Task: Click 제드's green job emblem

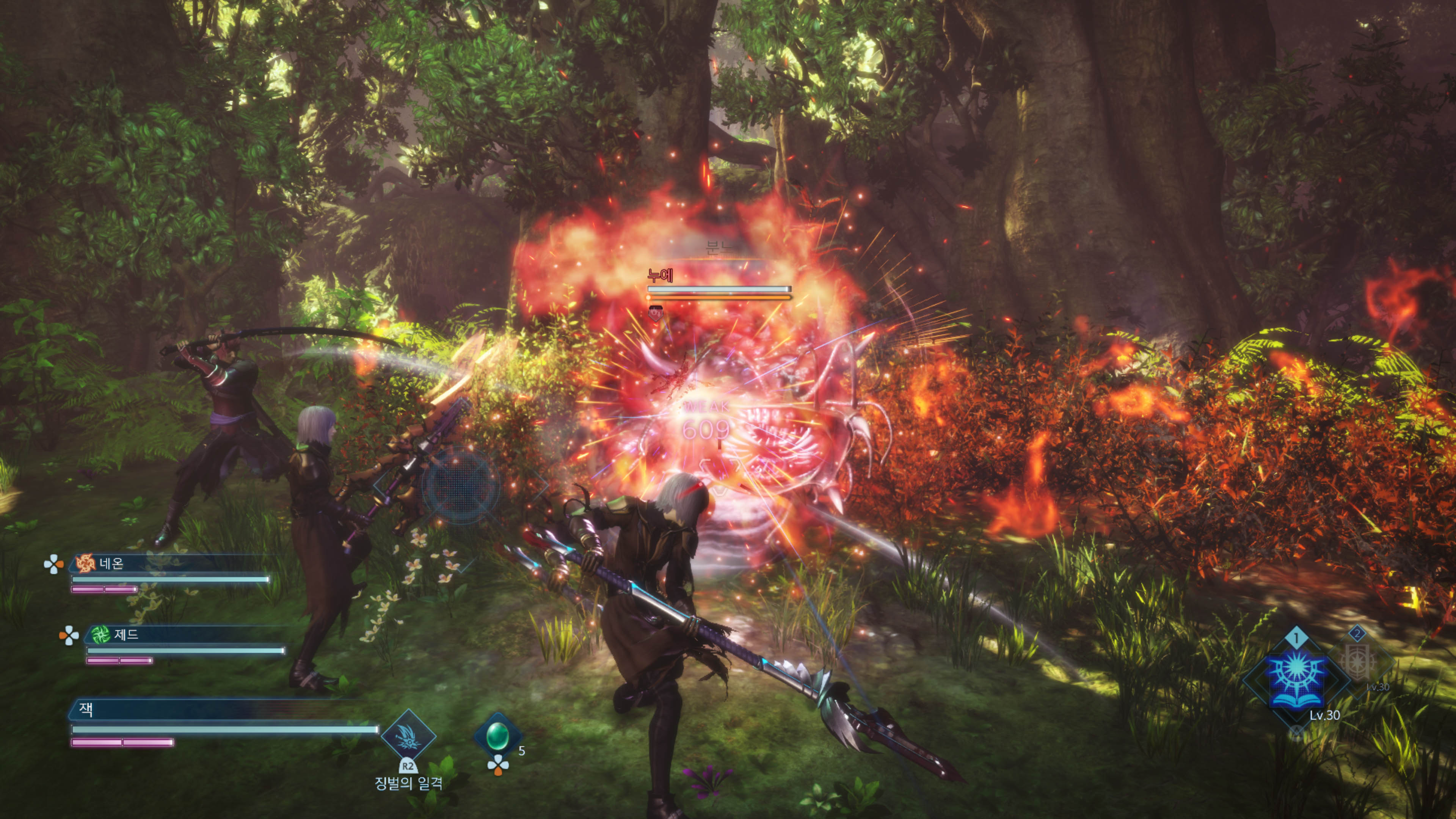Action: pyautogui.click(x=100, y=635)
